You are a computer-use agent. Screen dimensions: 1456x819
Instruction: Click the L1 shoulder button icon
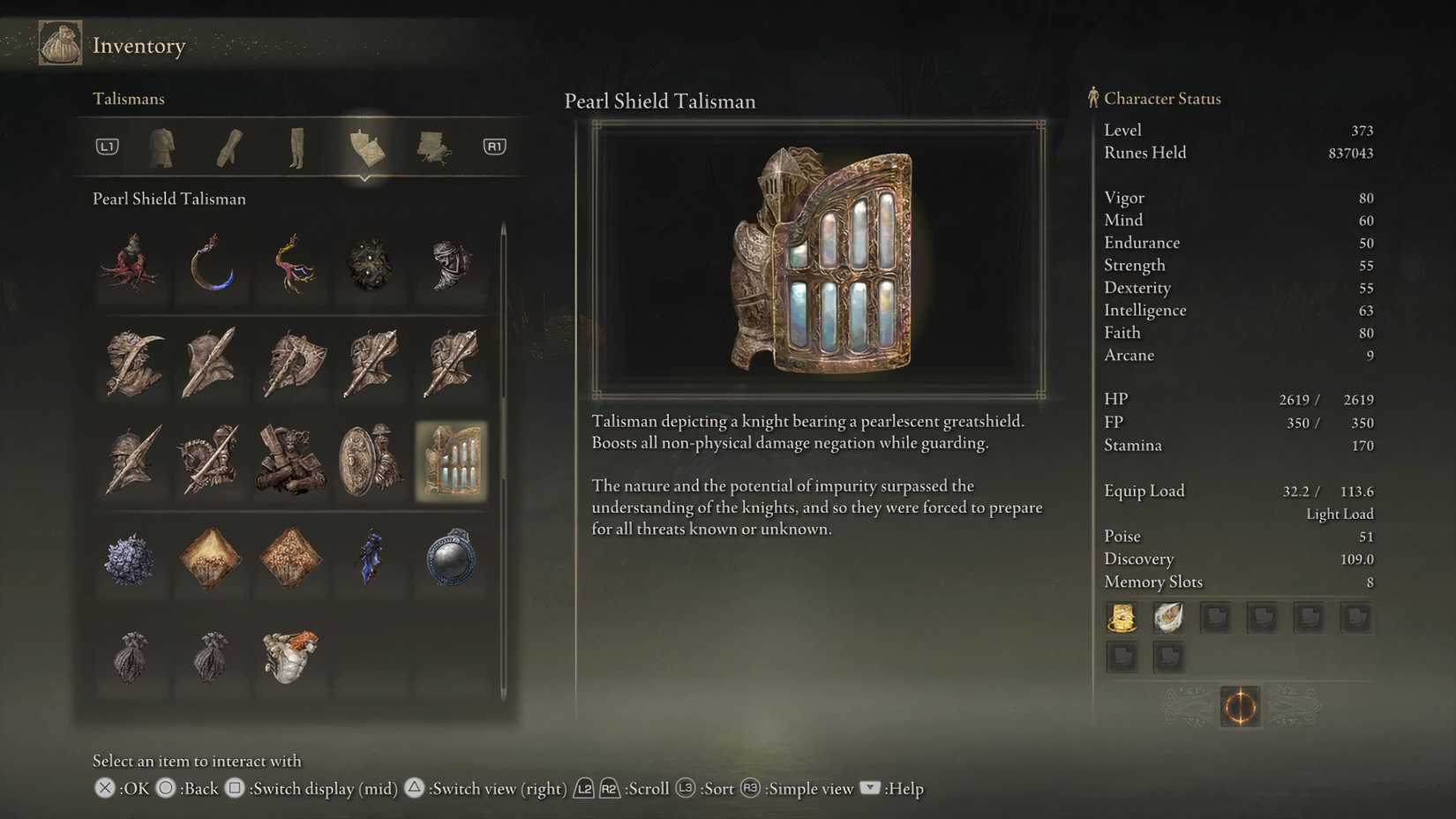[x=106, y=147]
